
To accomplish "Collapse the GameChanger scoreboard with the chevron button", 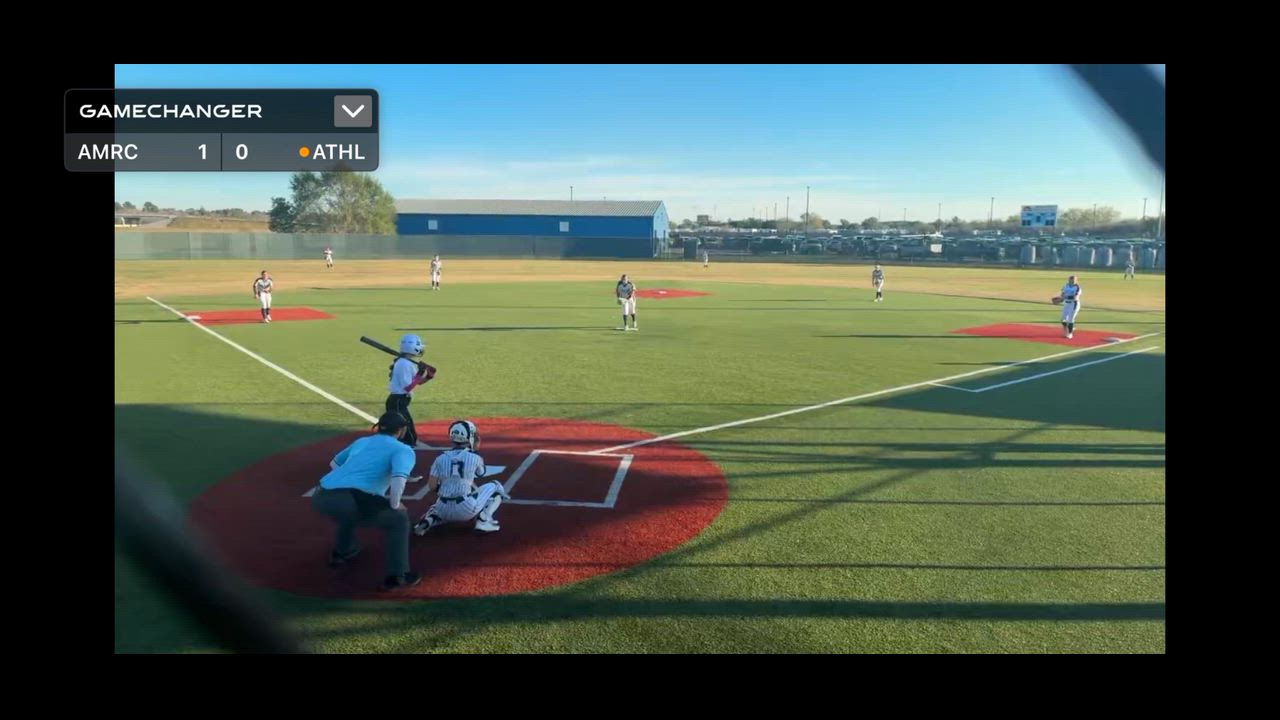I will click(352, 111).
